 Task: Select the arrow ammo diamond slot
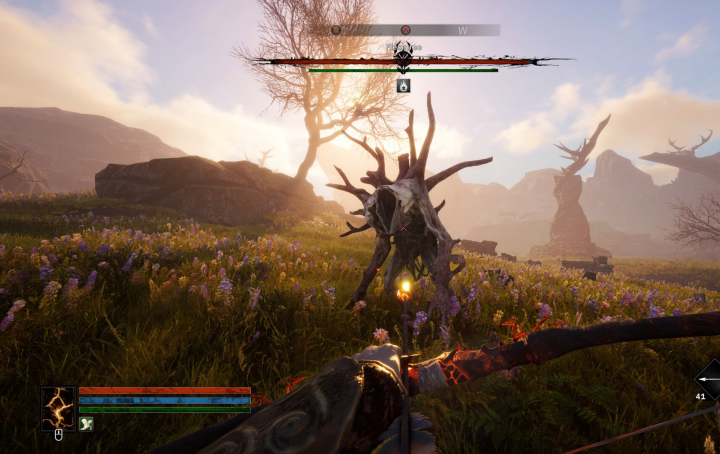[708, 380]
